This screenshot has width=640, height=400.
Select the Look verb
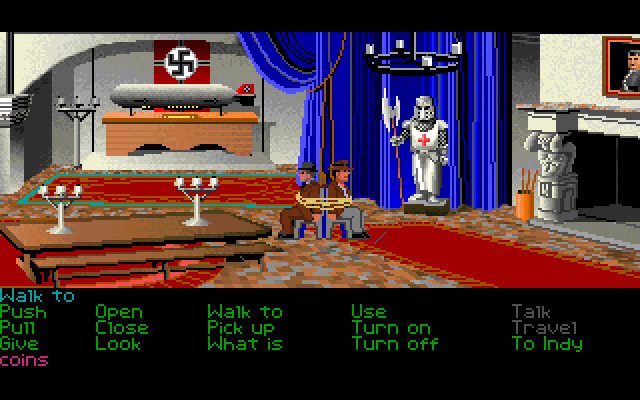[x=118, y=344]
